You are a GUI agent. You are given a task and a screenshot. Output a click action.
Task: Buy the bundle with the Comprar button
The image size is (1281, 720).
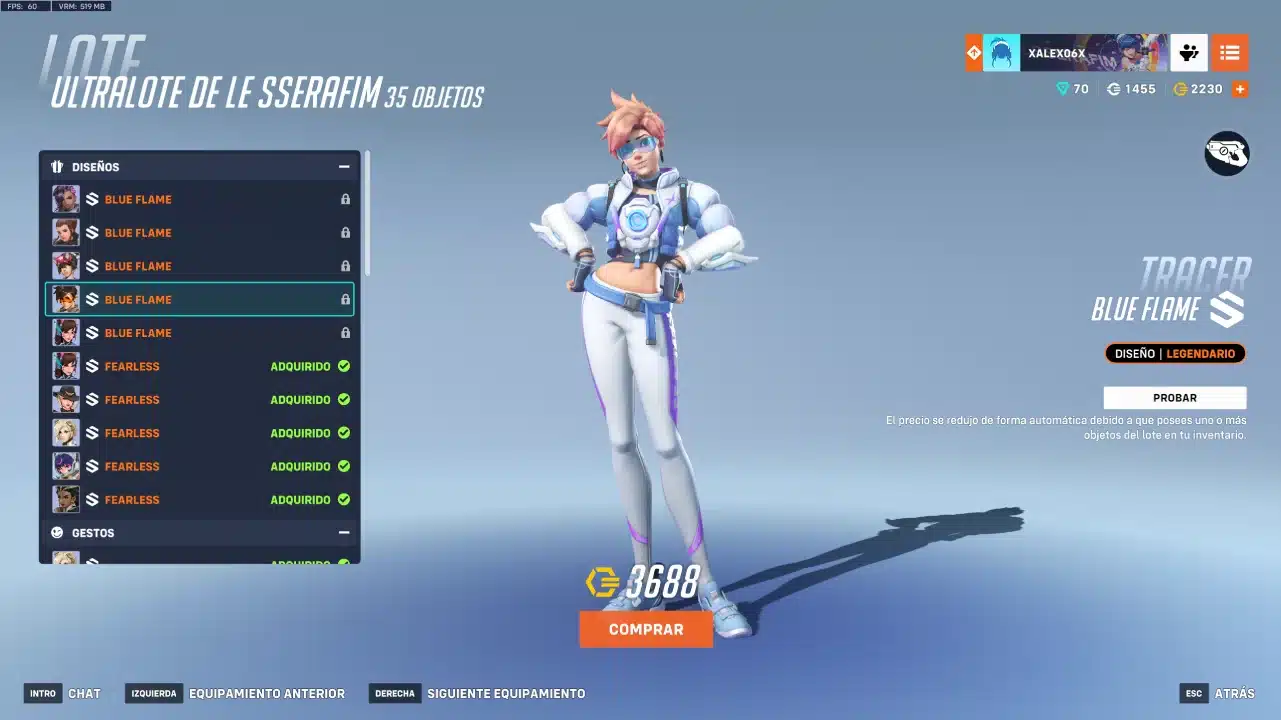pos(646,630)
